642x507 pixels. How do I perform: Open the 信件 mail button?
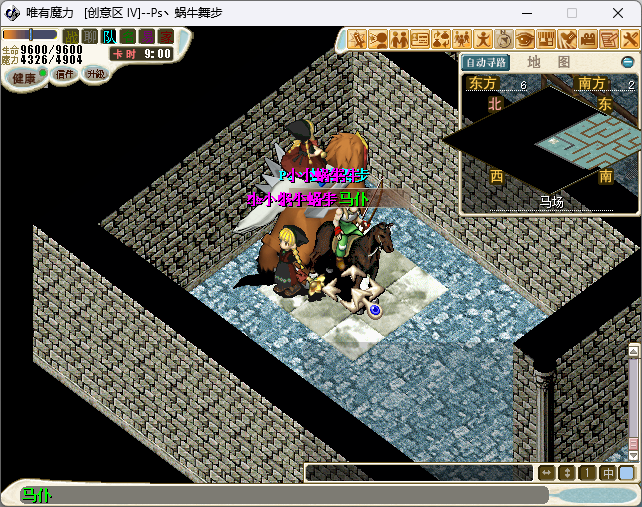[64, 74]
